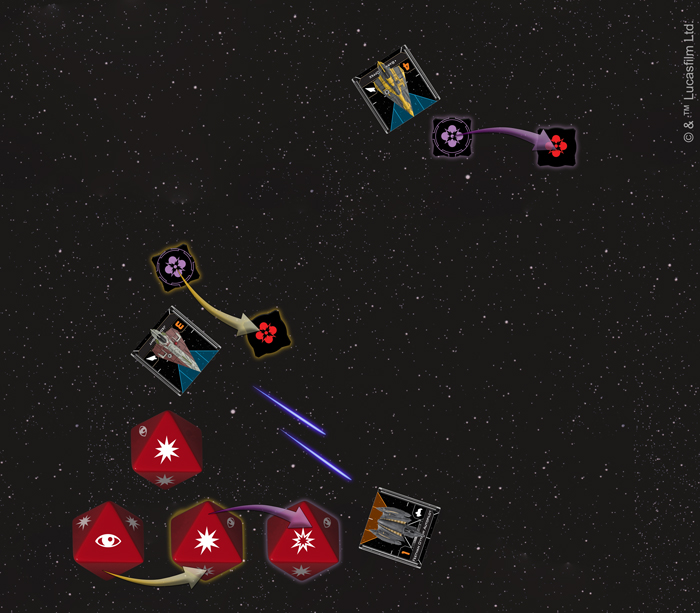Select the gold-outlined purple token
The width and height of the screenshot is (700, 613).
(175, 266)
